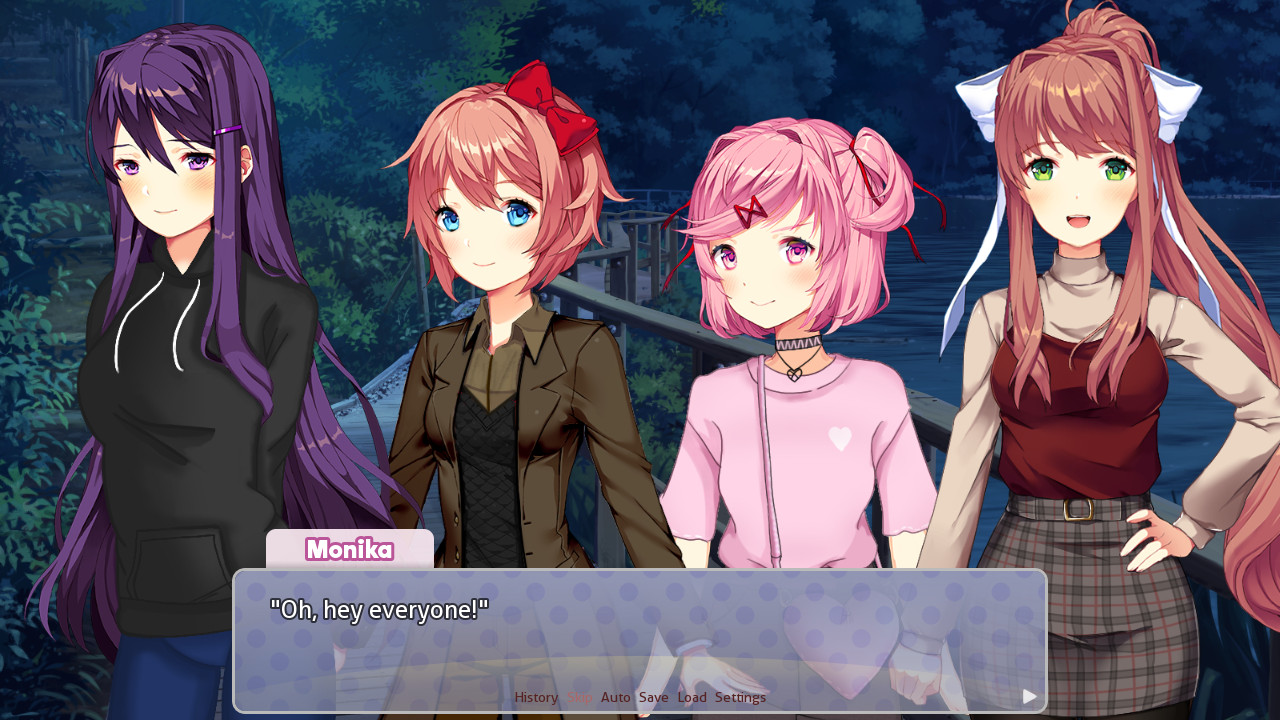Open the dialogue History log
This screenshot has width=1280, height=720.
[535, 697]
